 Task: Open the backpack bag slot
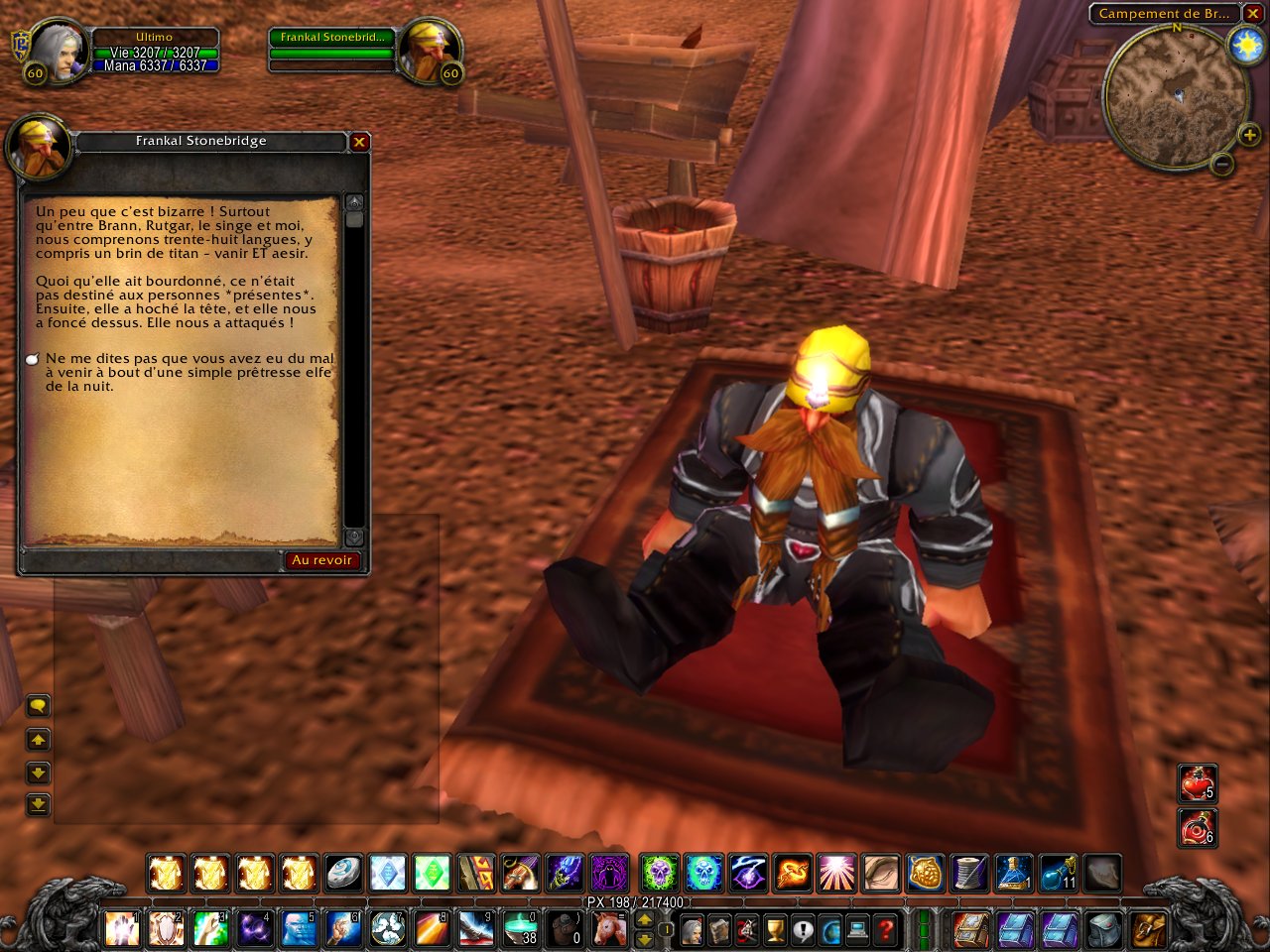point(1148,930)
